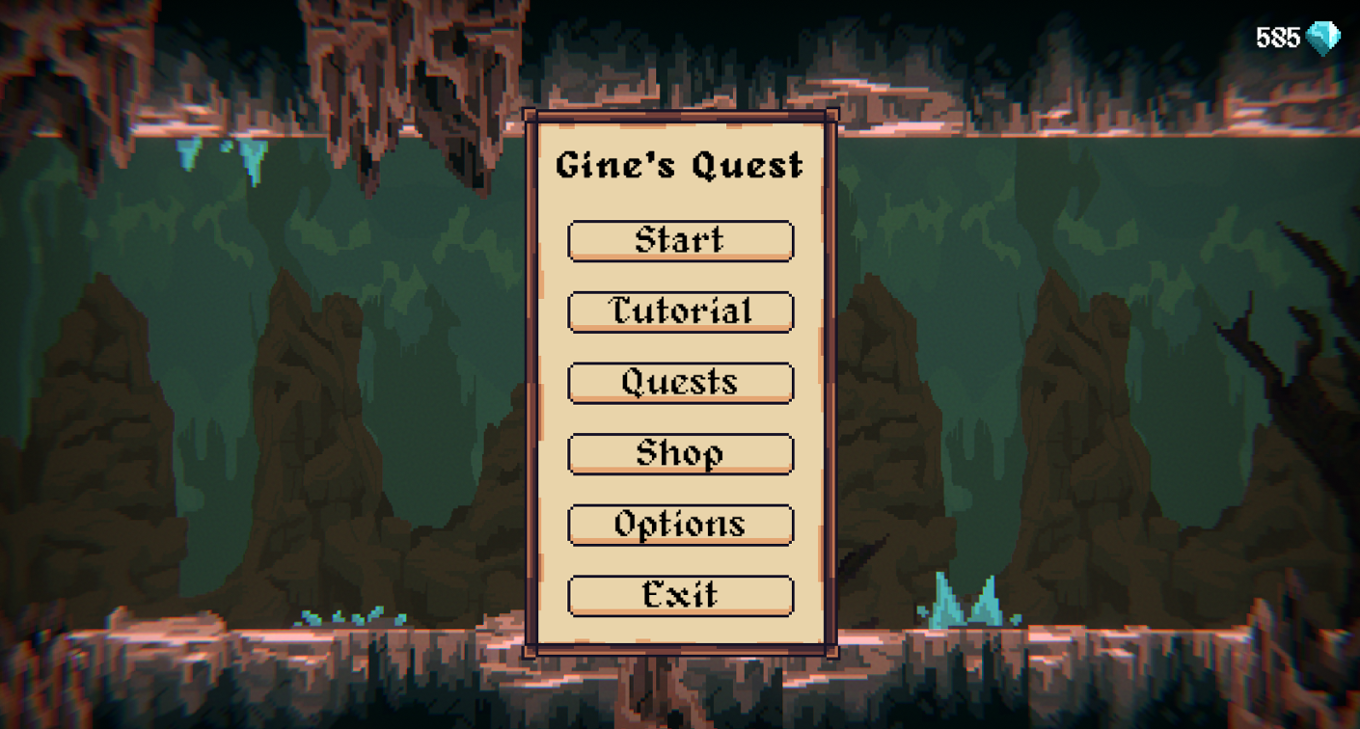Launch the Tutorial for beginners
Viewport: 1360px width, 729px height.
(x=680, y=311)
